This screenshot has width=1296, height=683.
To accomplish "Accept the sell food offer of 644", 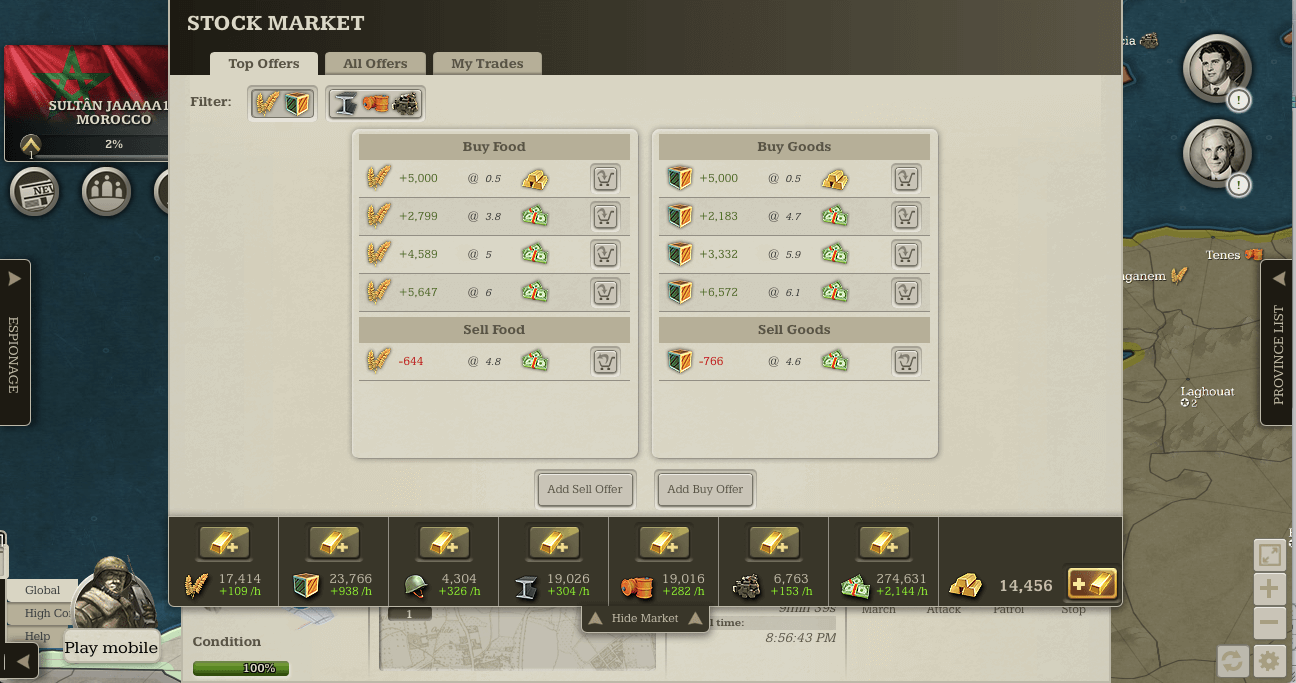I will [604, 361].
